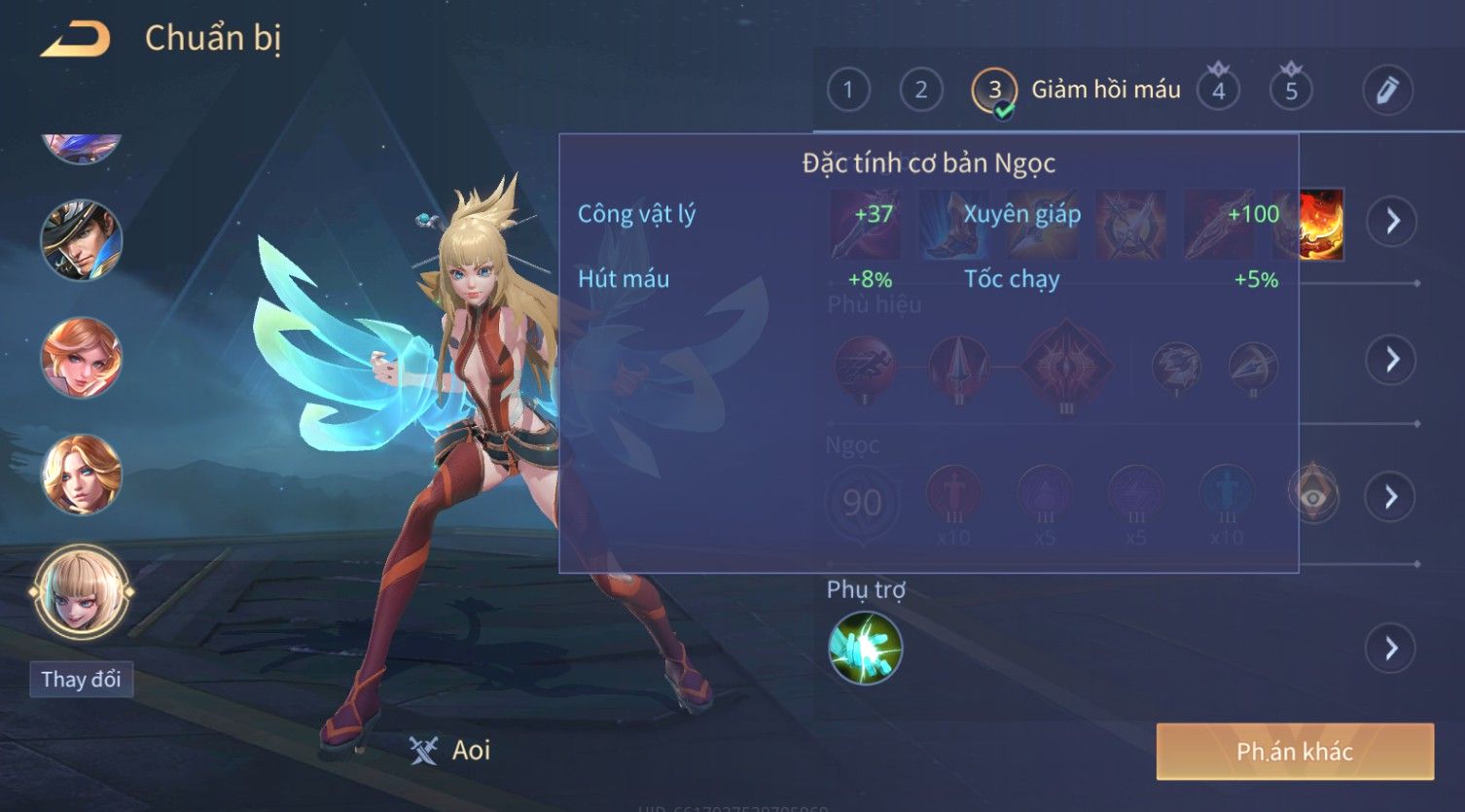The image size is (1465, 812).
Task: Select preset slot number 1
Action: click(x=848, y=90)
